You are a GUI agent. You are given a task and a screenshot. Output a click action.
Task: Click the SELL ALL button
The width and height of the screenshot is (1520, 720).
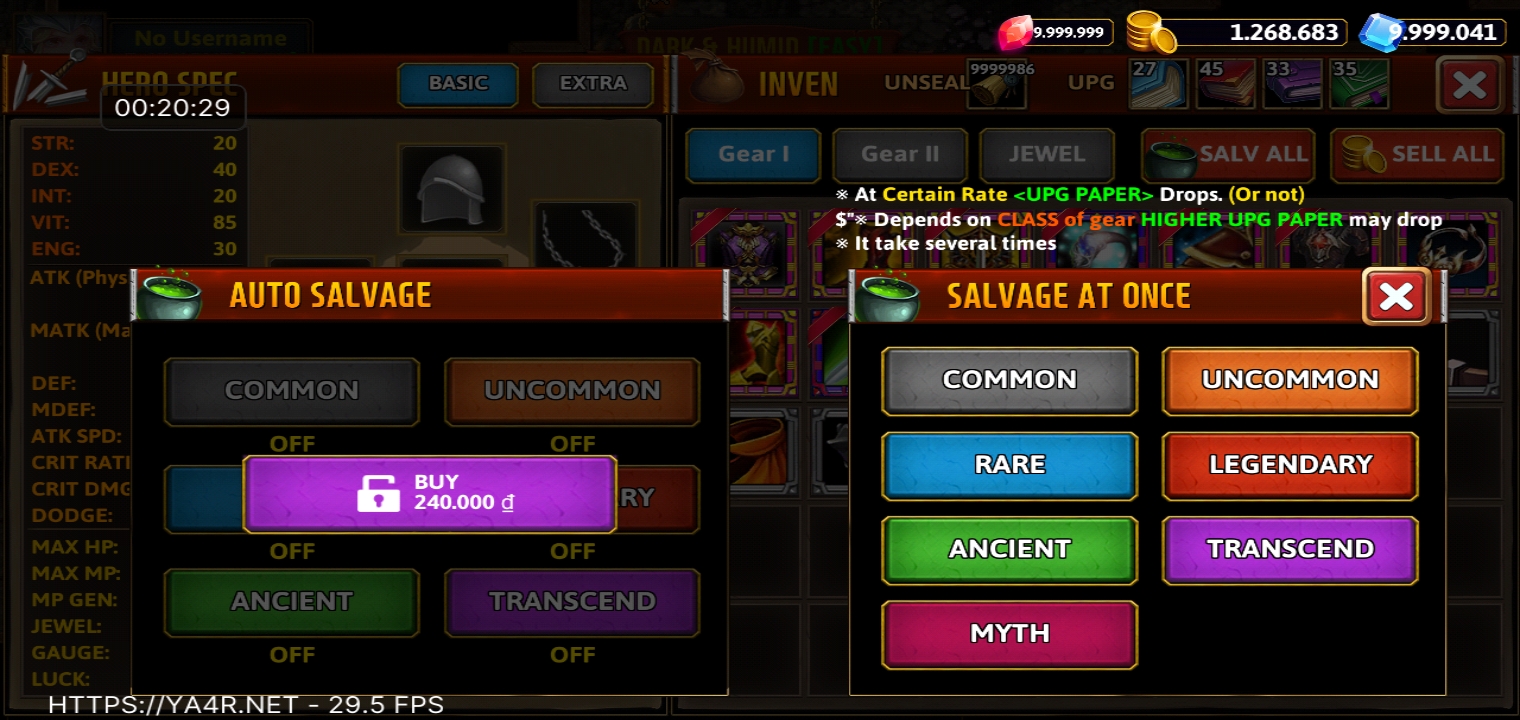click(1417, 155)
